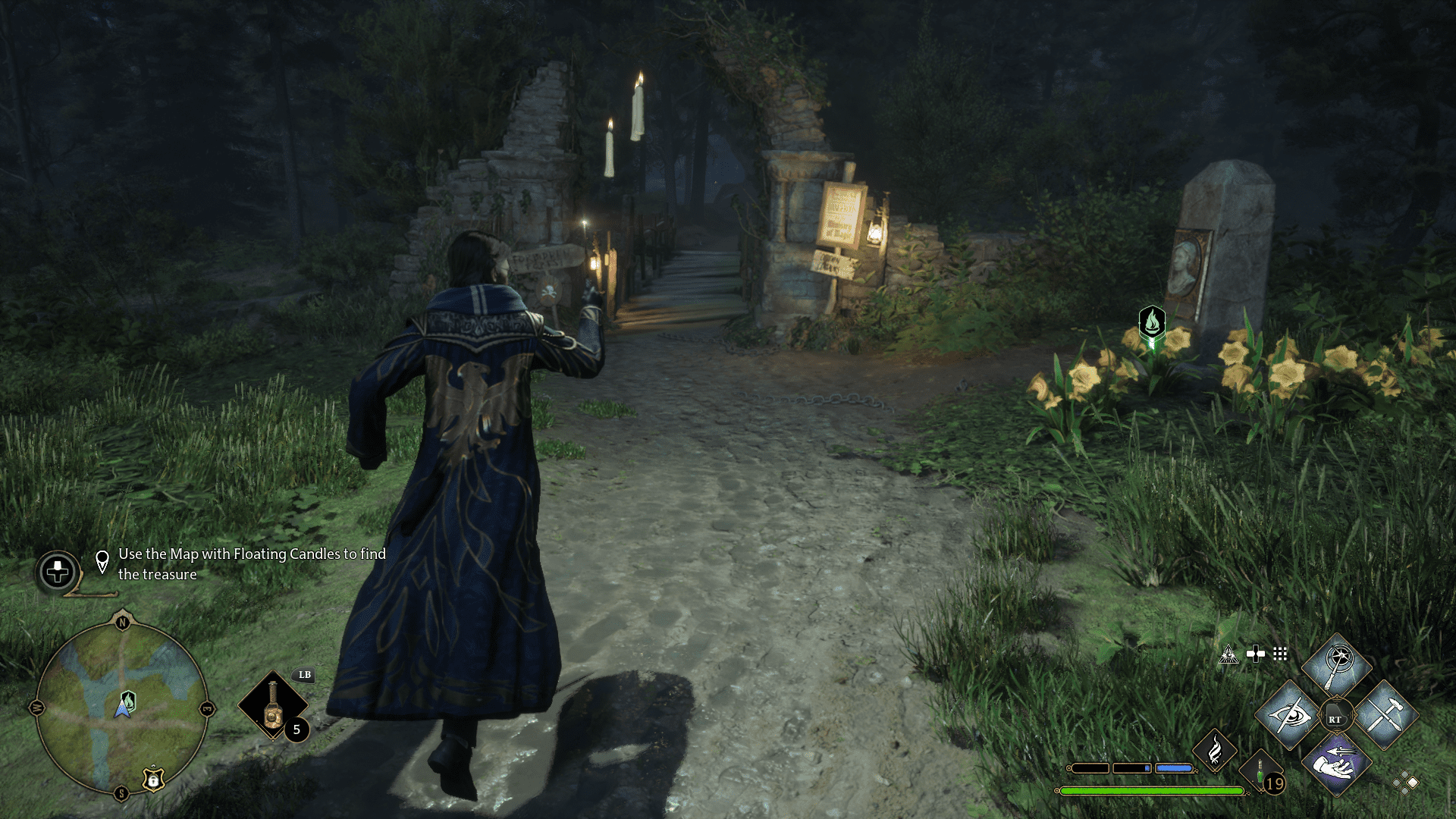Screen dimensions: 1456x819
Task: Click the nine-dot grid icon
Action: pyautogui.click(x=1280, y=654)
